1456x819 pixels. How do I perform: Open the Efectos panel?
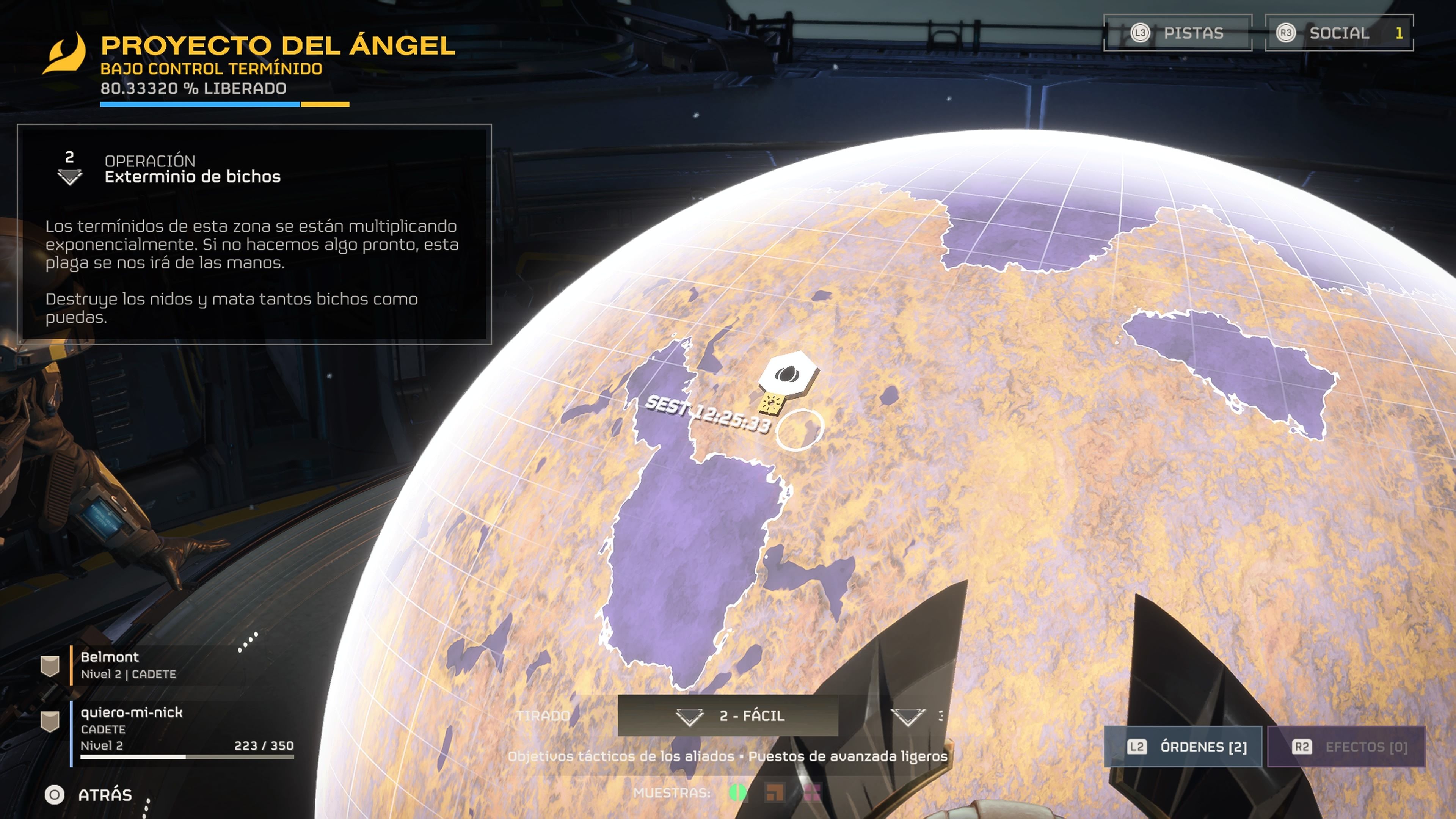click(1346, 747)
